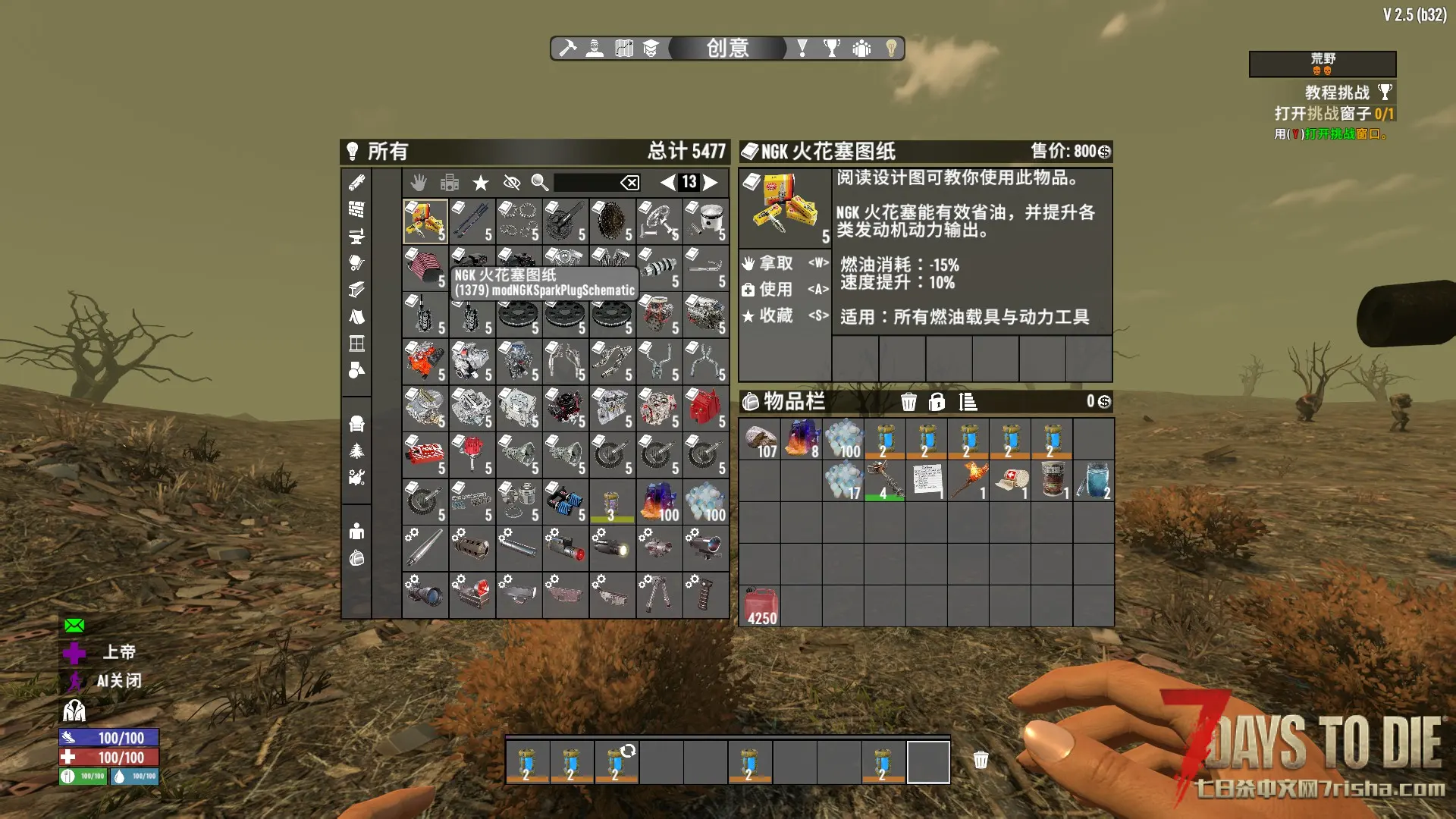Click the creative menu search field
Screen dimensions: 1456x819
[585, 182]
